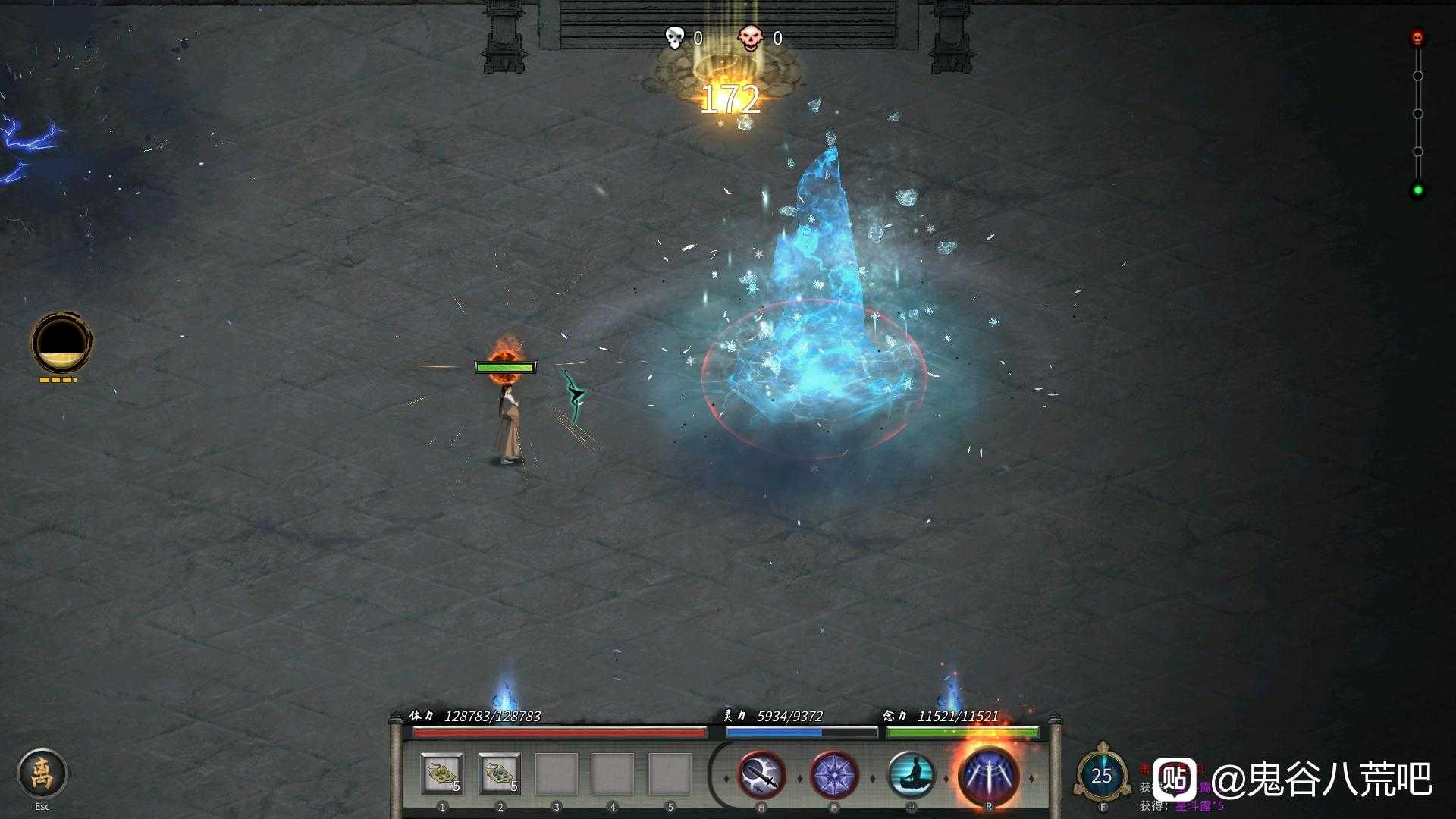Cast the flaming falling swords ultimate skill
1456x819 pixels.
coord(988,774)
